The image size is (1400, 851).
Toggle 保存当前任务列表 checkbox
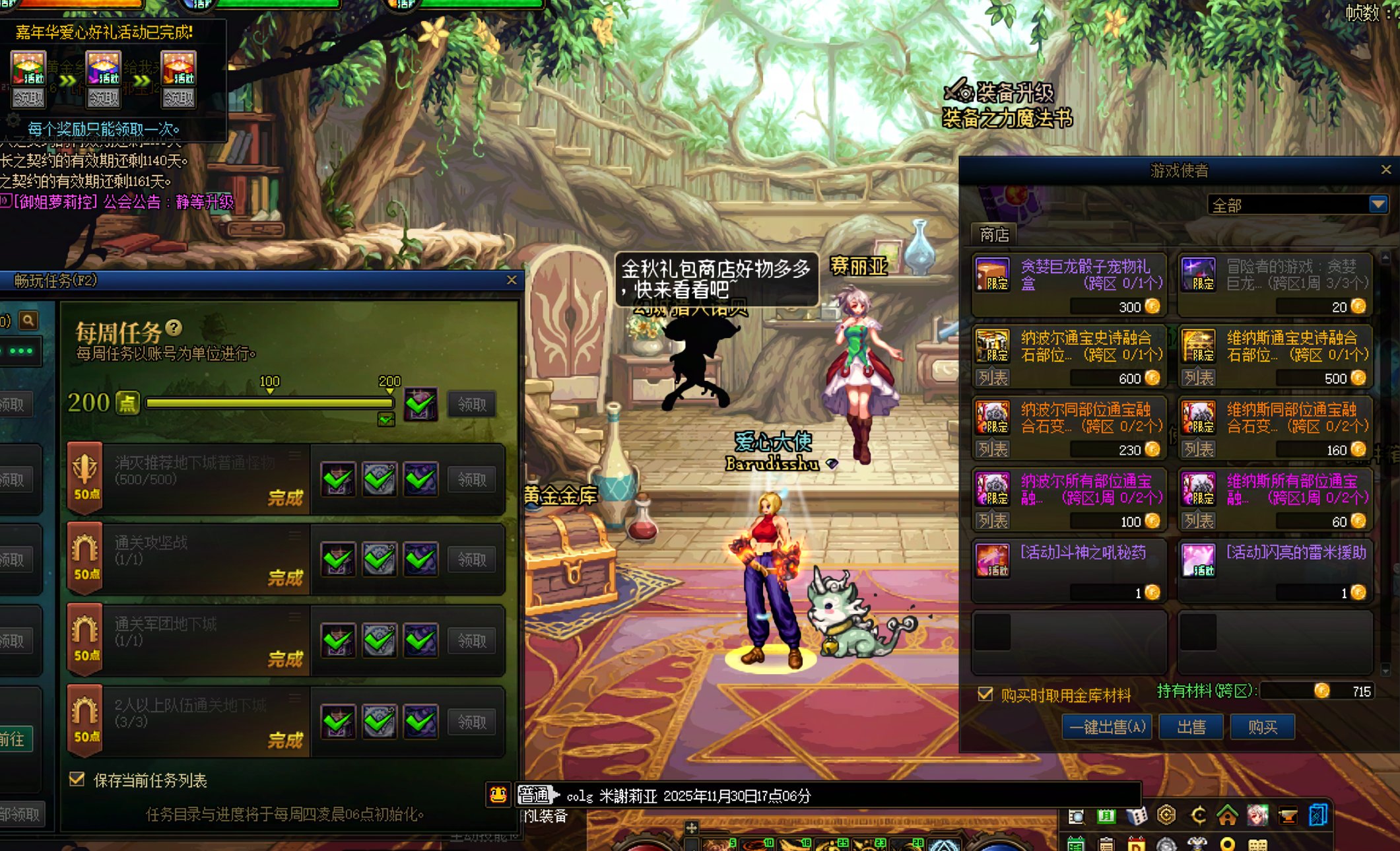coord(77,780)
